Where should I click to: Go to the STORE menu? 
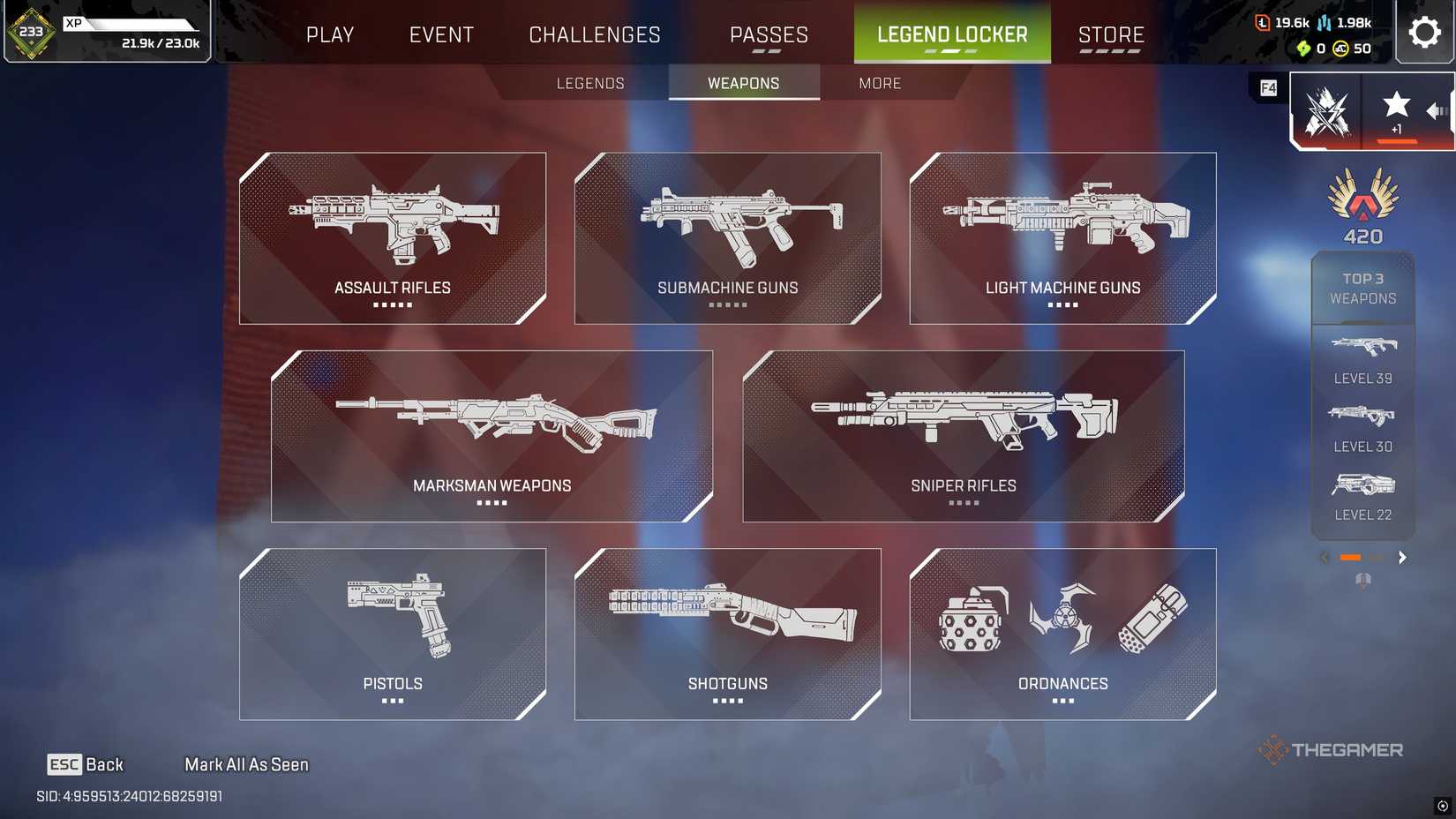1111,34
